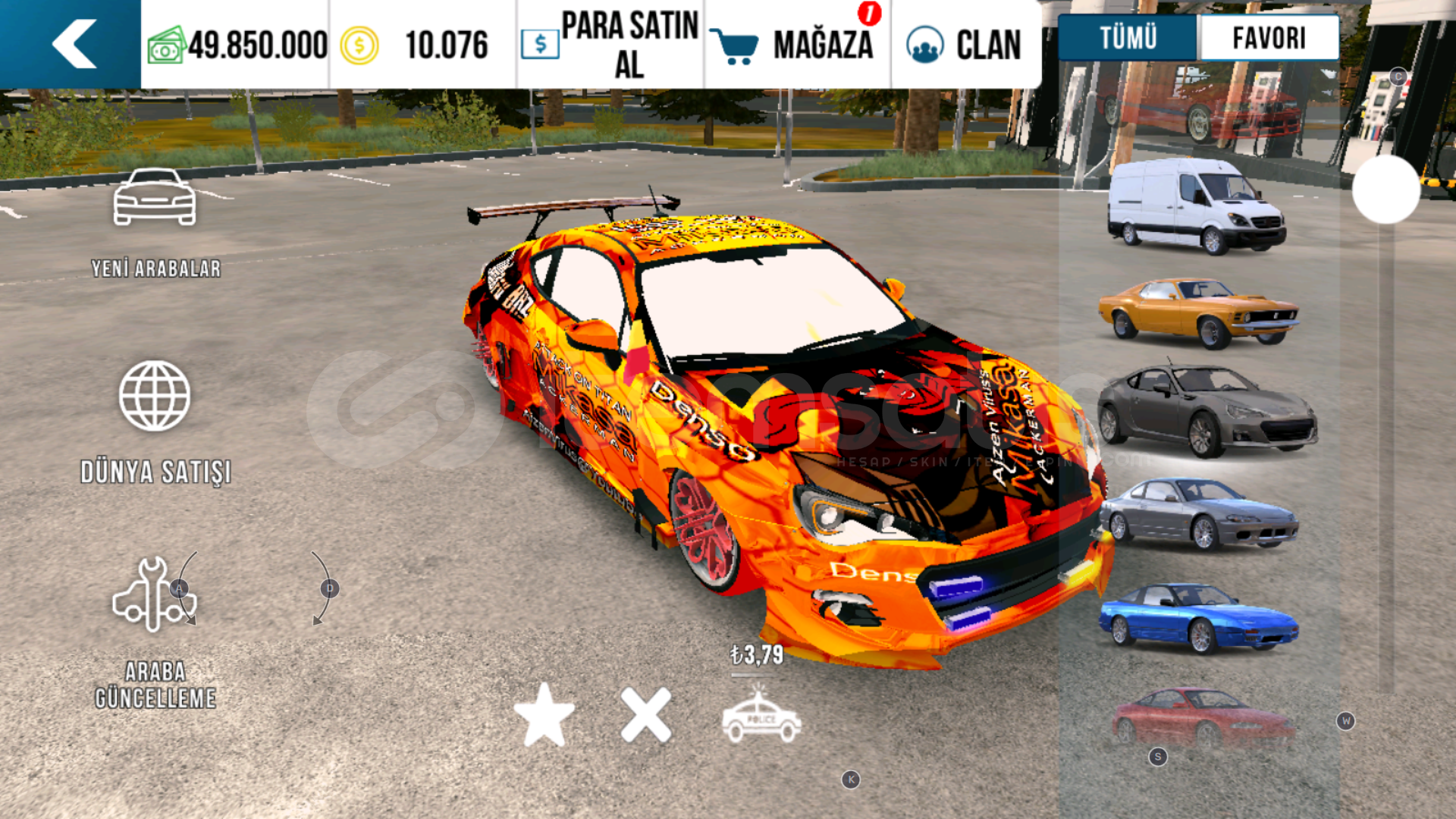Open the CLAN menu
1456x819 pixels.
964,45
